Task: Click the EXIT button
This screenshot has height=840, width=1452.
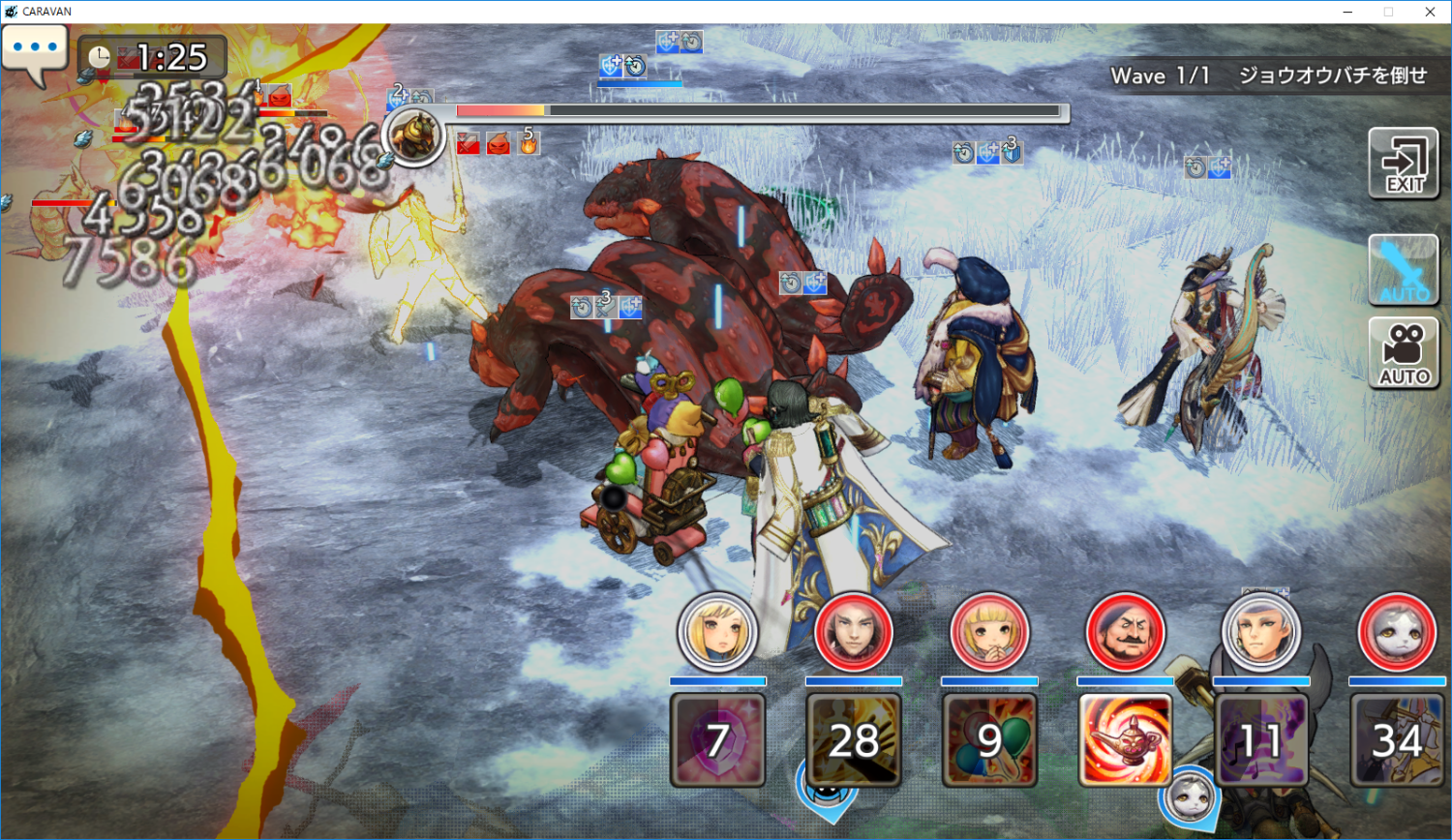Action: coord(1404,164)
